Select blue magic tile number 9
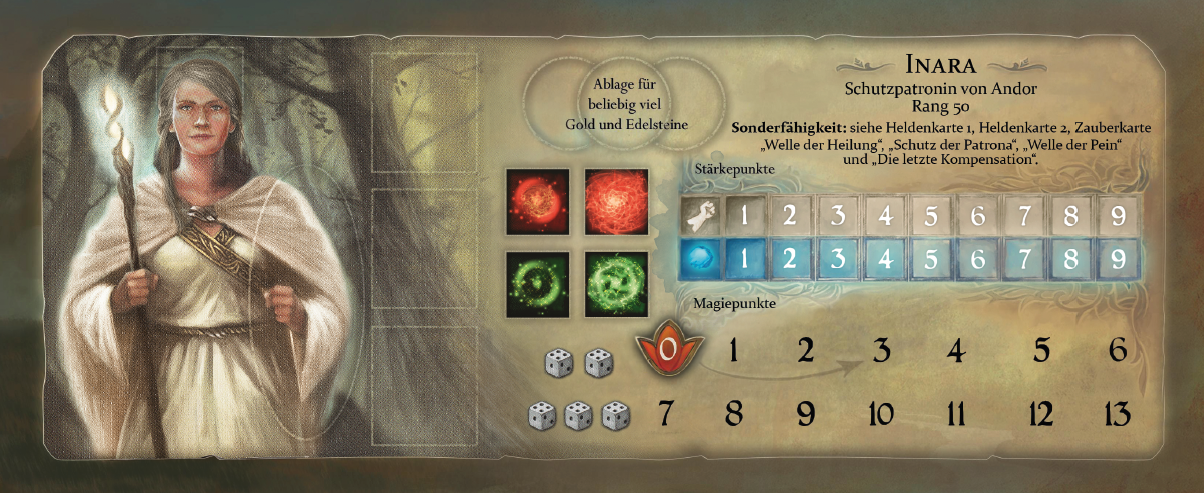 pos(1117,258)
